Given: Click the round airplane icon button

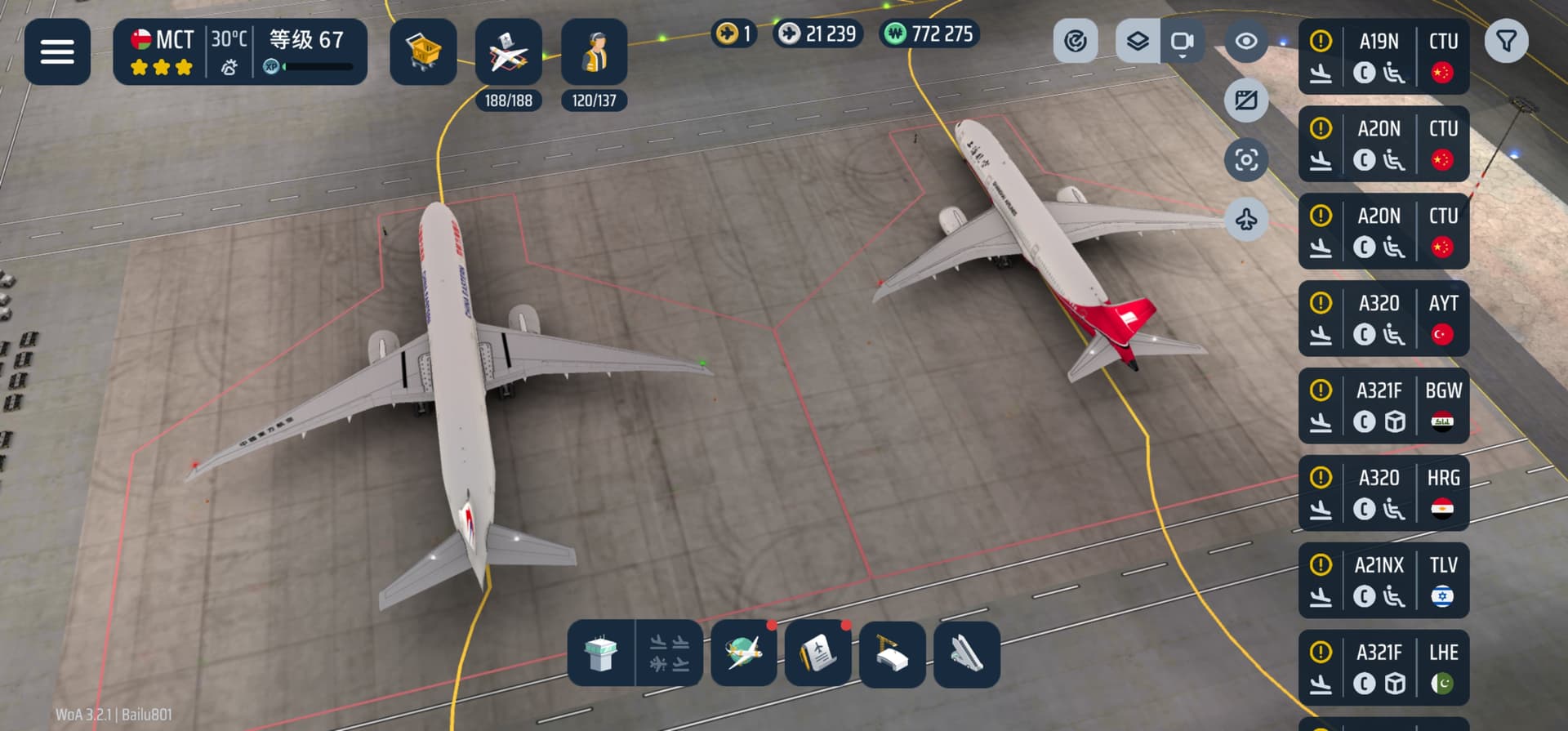Looking at the screenshot, I should 1246,219.
